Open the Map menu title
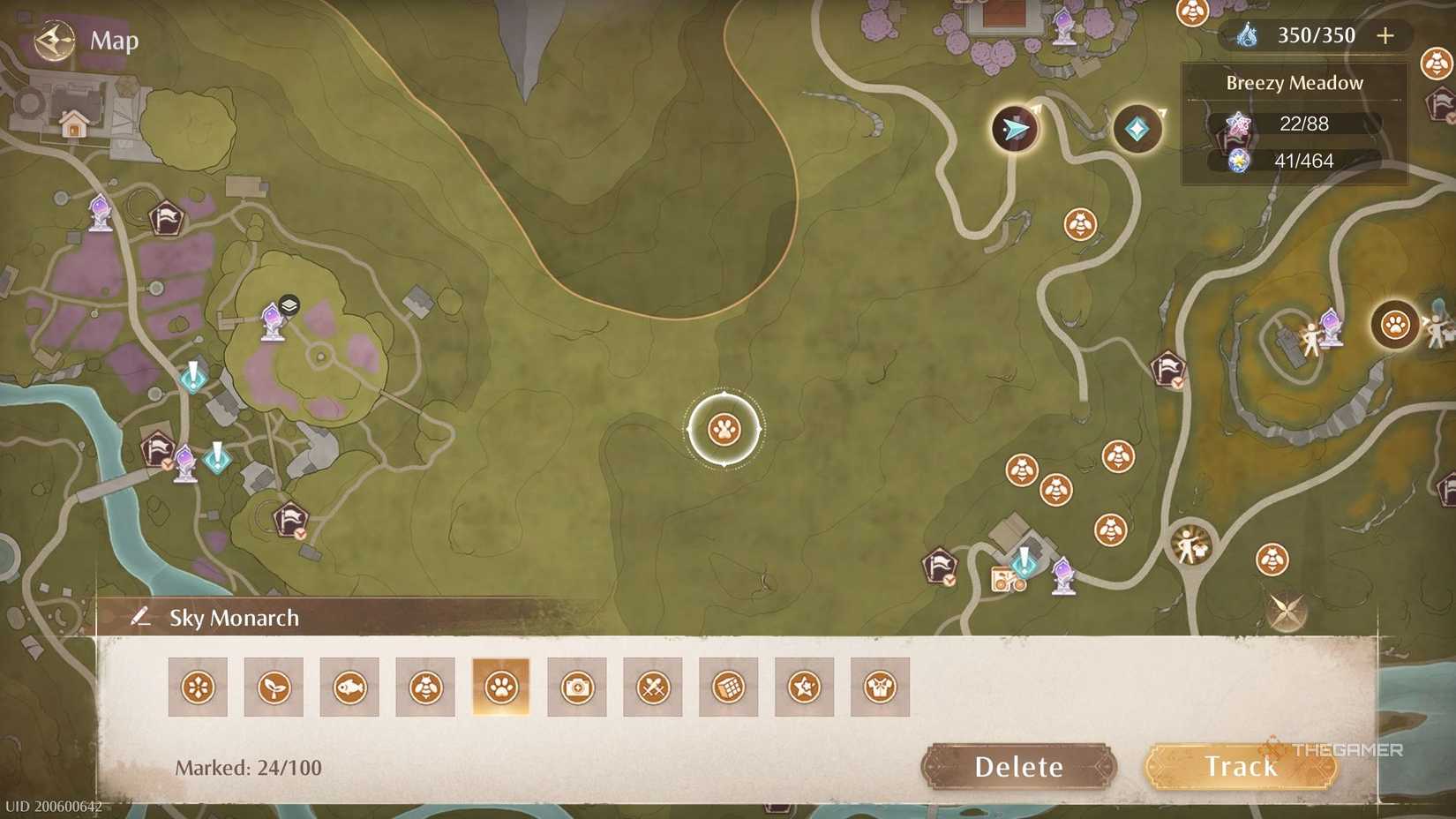1456x819 pixels. 111,41
